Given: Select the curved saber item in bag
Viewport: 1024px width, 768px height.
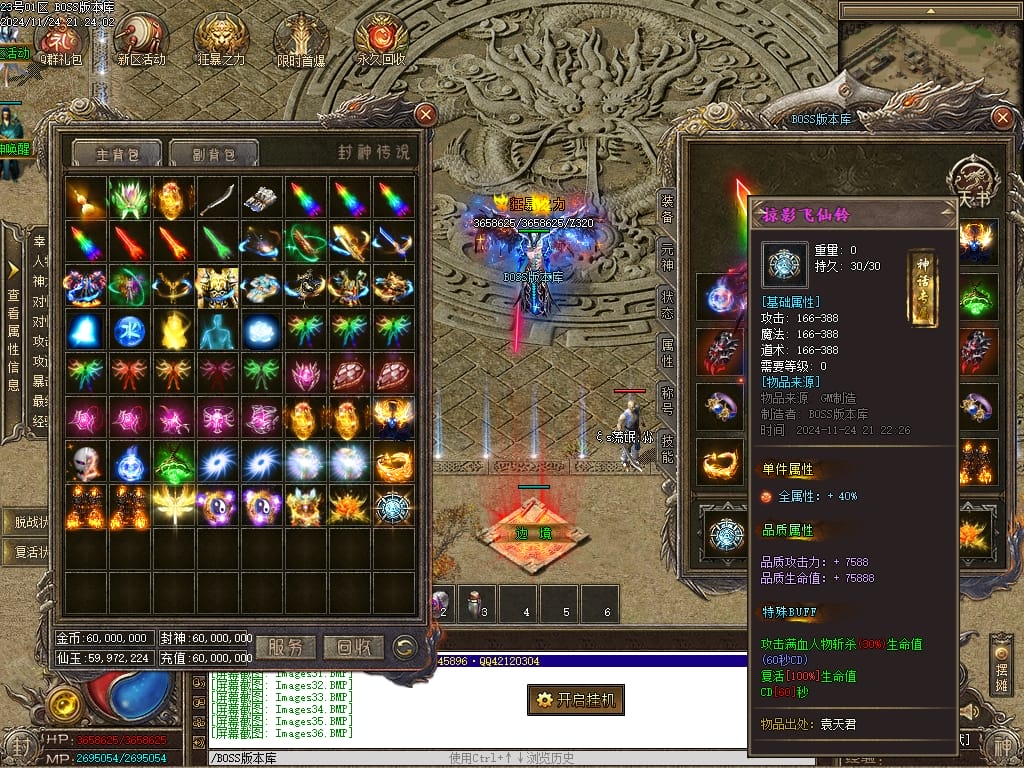Looking at the screenshot, I should (217, 199).
